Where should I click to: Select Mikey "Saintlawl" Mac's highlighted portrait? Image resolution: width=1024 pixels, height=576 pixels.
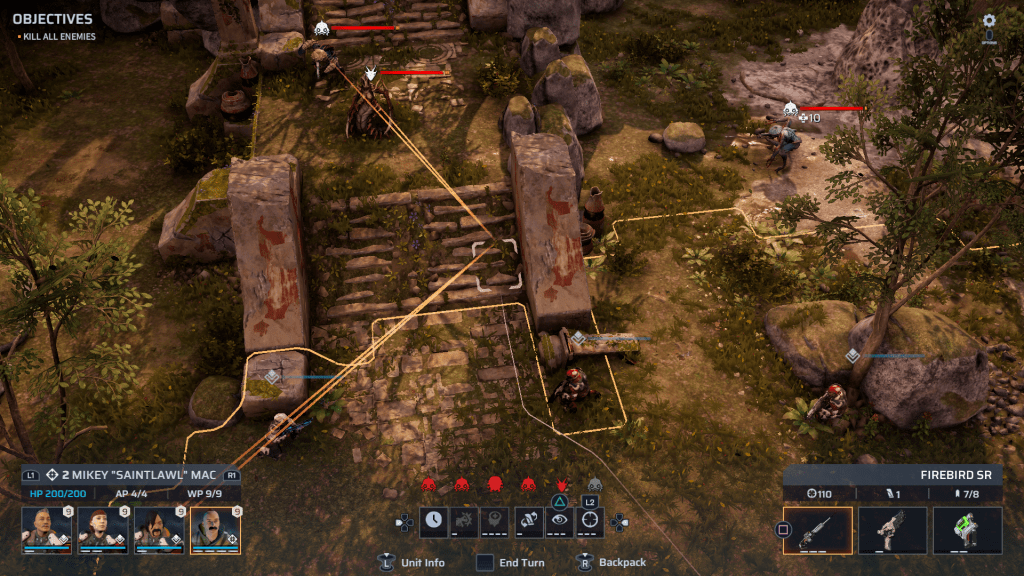[x=215, y=529]
